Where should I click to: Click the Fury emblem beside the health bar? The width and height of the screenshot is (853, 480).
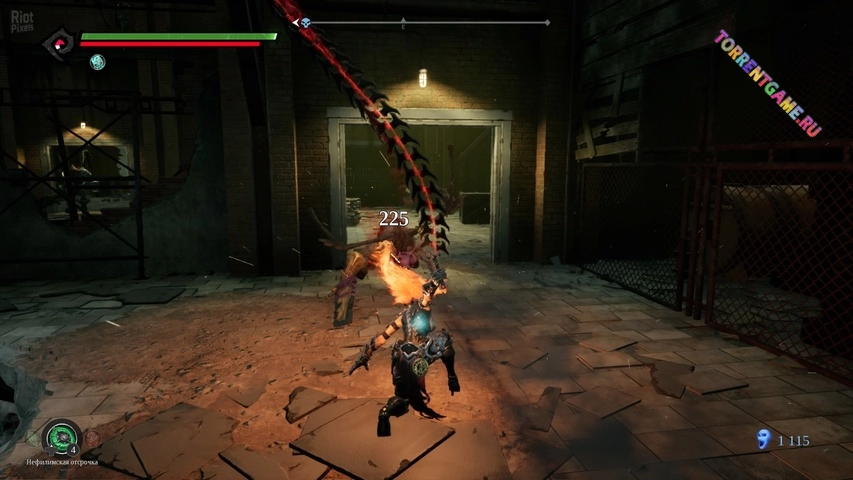[57, 43]
